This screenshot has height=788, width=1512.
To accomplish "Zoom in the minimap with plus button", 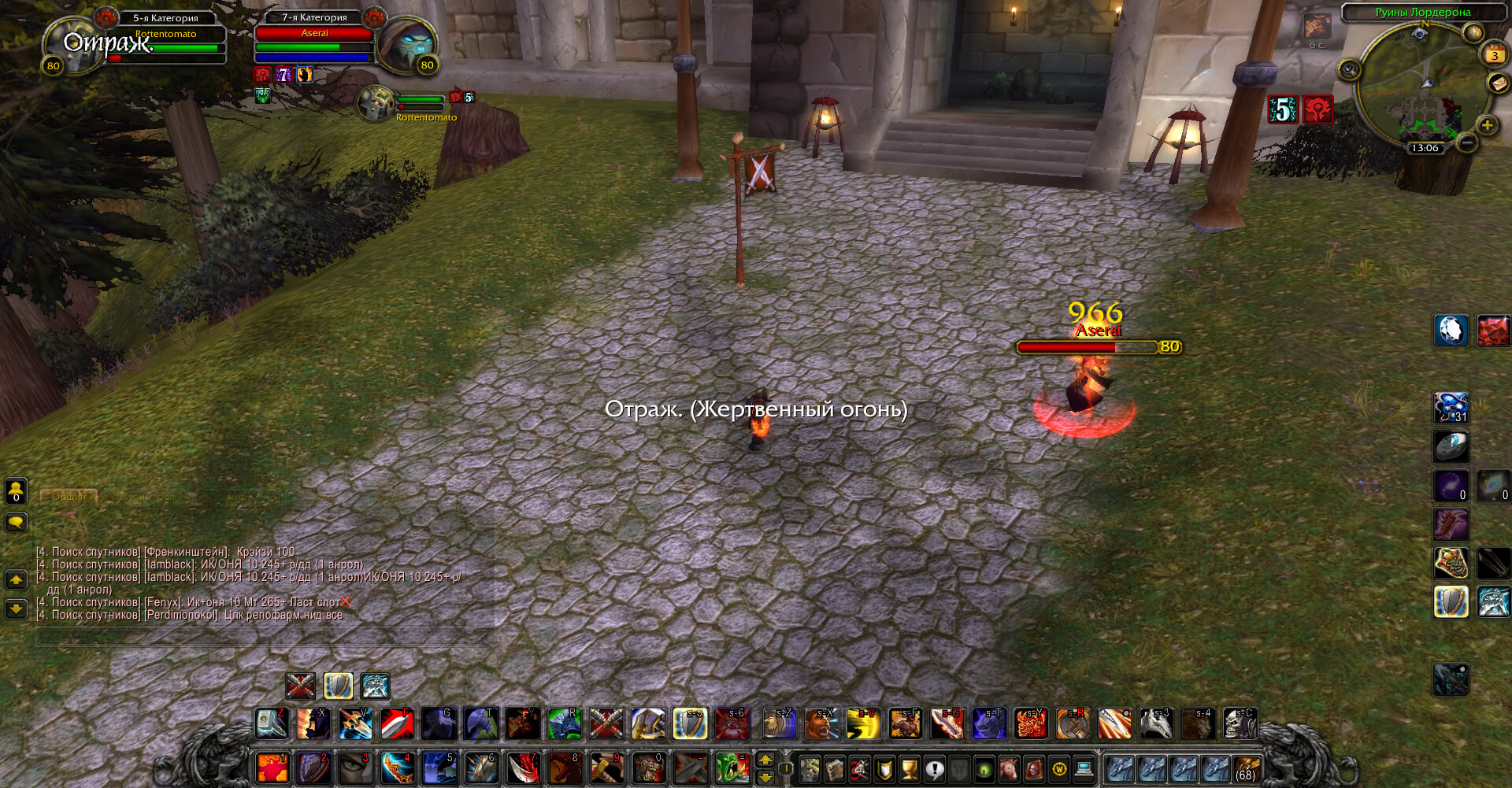I will 1487,124.
